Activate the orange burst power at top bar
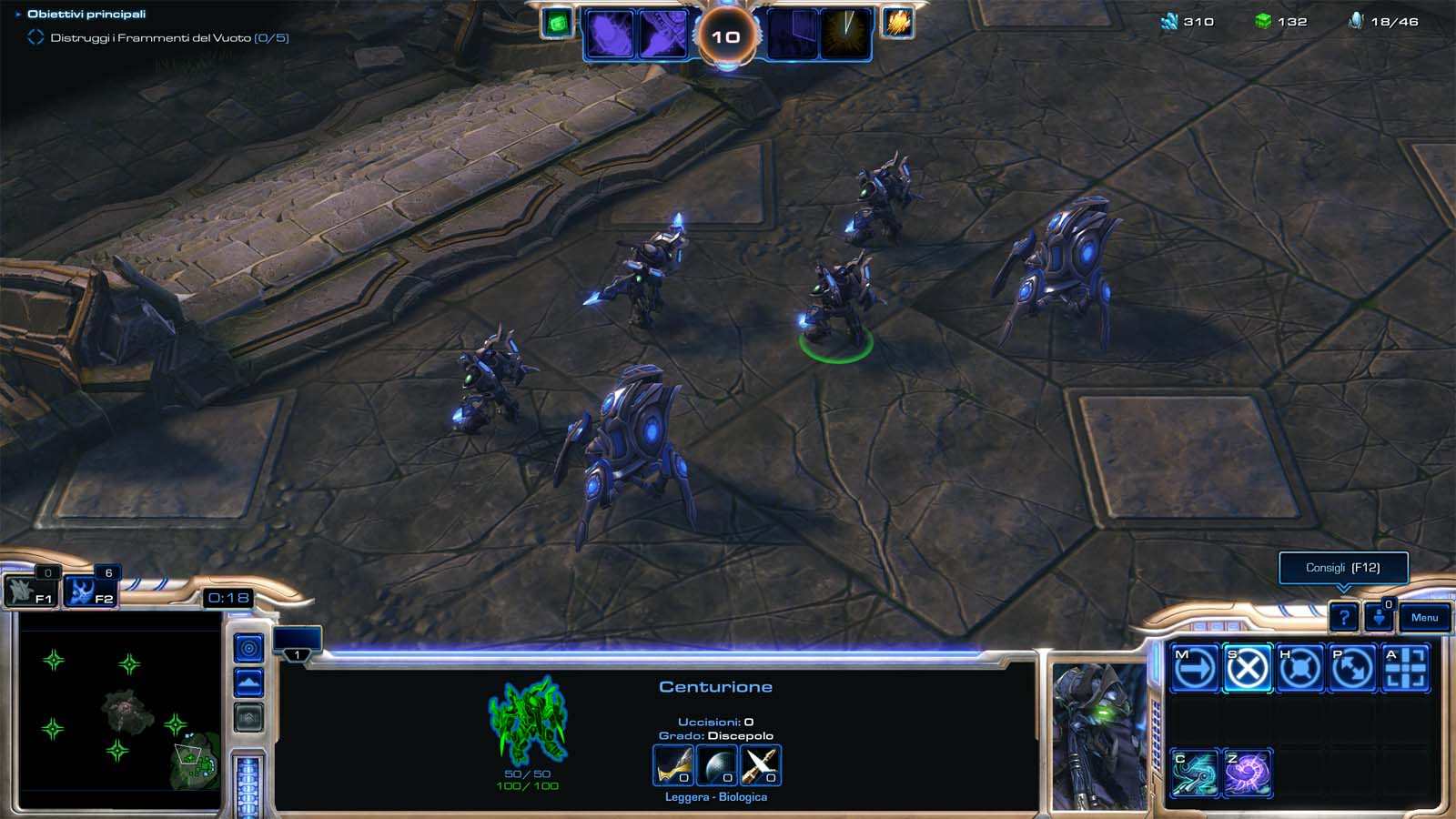The height and width of the screenshot is (819, 1456). 897,23
